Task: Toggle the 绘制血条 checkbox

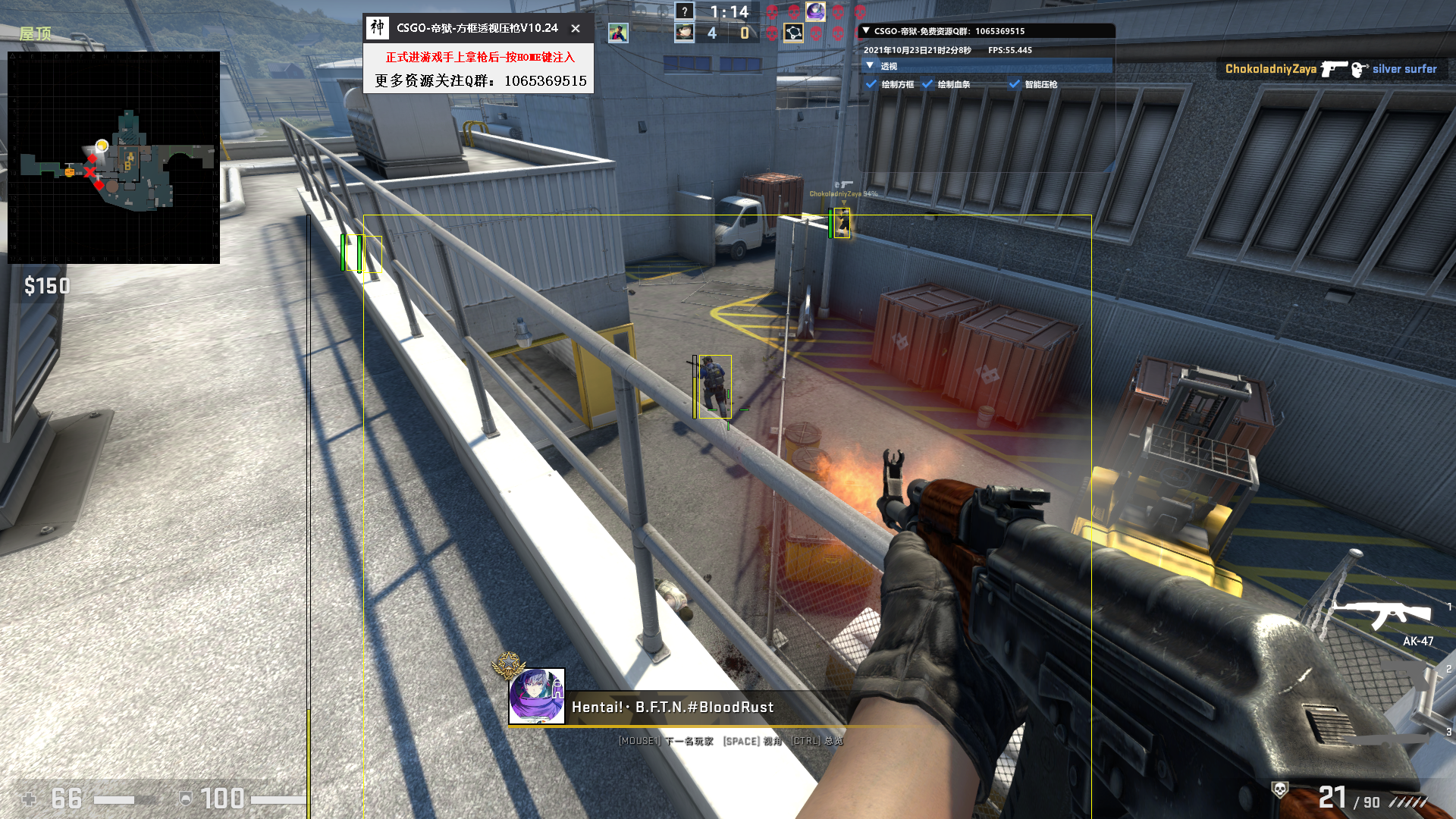Action: 927,84
